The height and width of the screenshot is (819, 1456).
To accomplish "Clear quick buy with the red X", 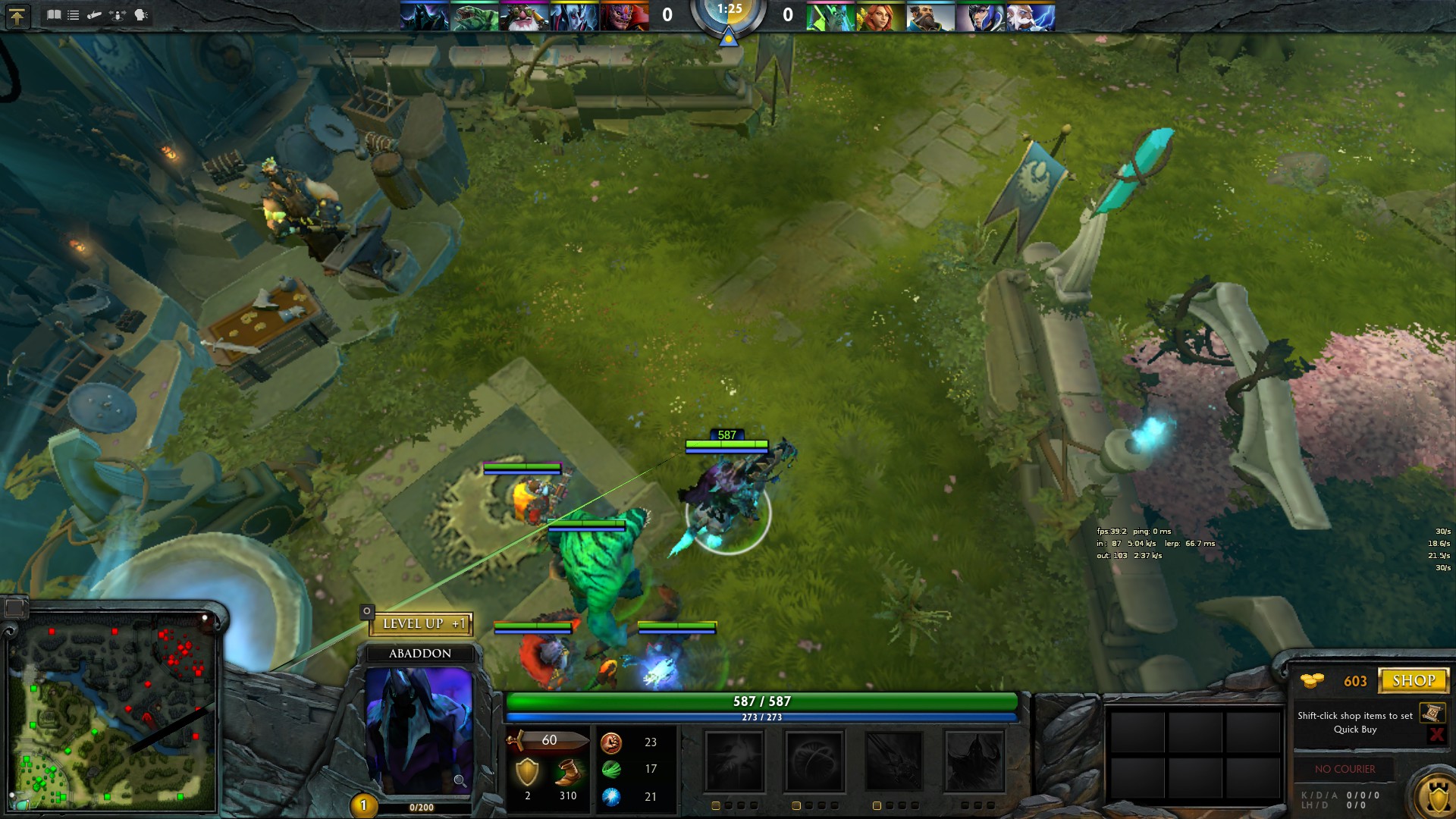I will pyautogui.click(x=1436, y=734).
